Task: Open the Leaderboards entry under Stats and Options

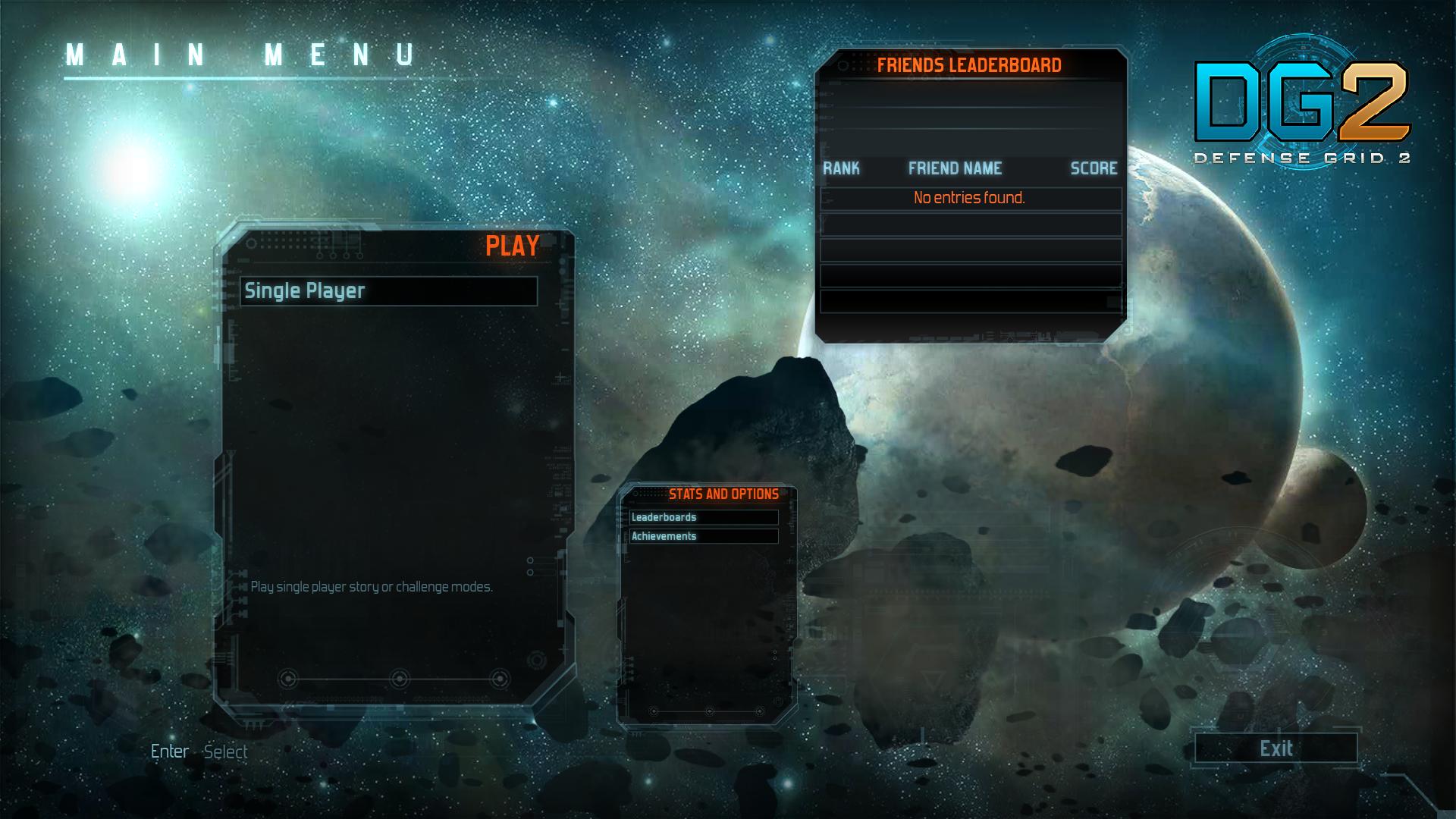Action: (704, 518)
